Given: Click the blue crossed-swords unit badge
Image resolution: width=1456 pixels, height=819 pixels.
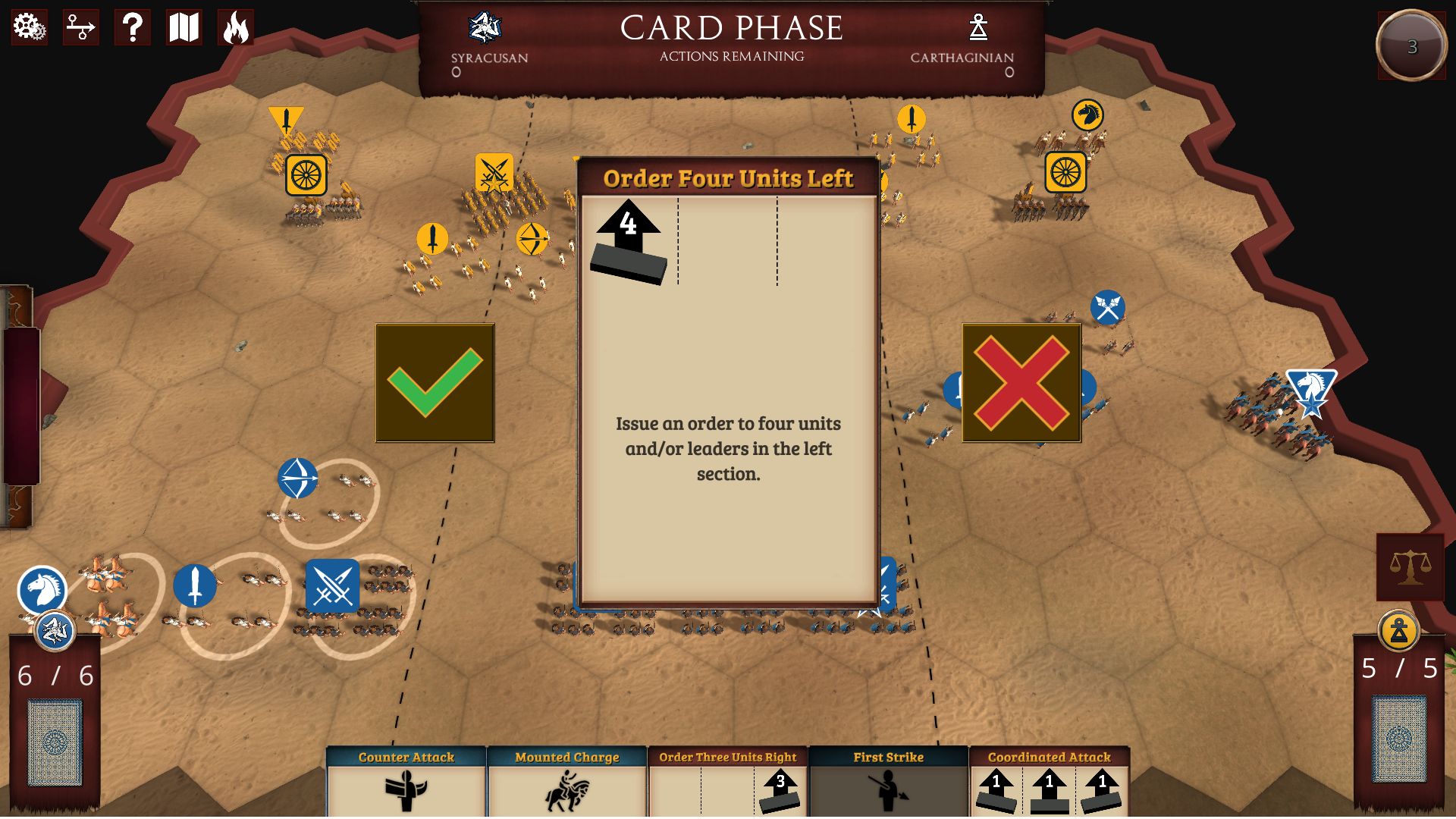Looking at the screenshot, I should coord(332,585).
